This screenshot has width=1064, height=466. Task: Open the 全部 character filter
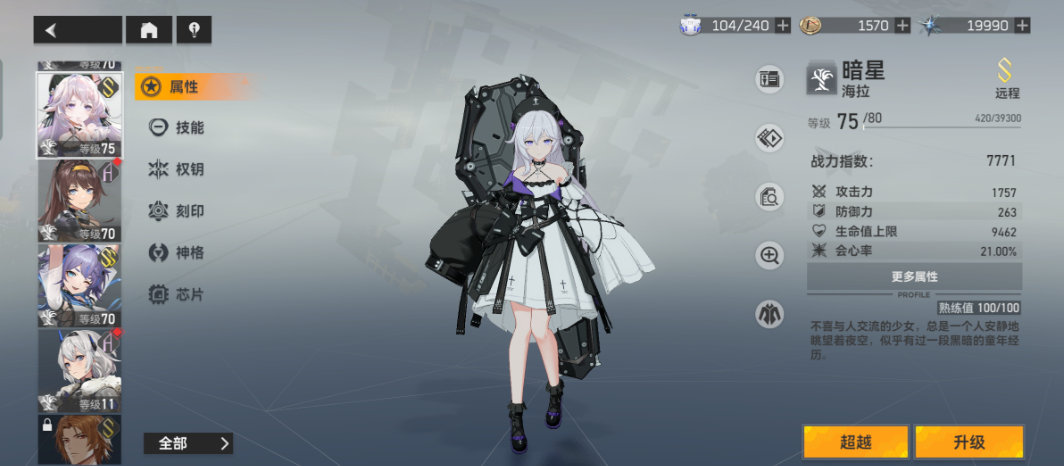pyautogui.click(x=188, y=443)
